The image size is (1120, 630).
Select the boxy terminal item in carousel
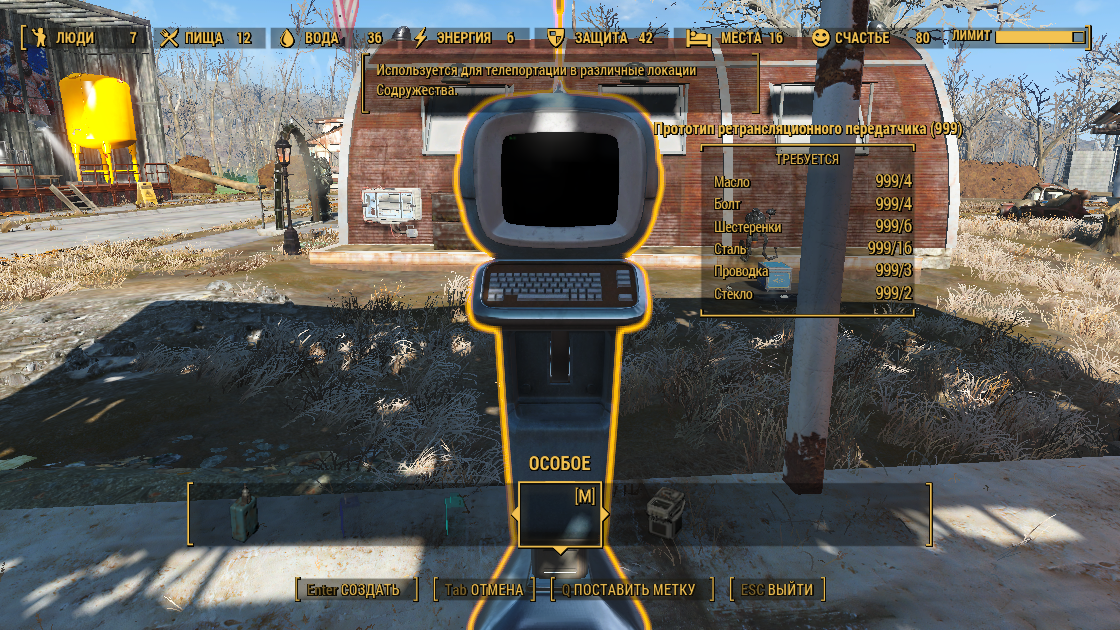coord(665,514)
